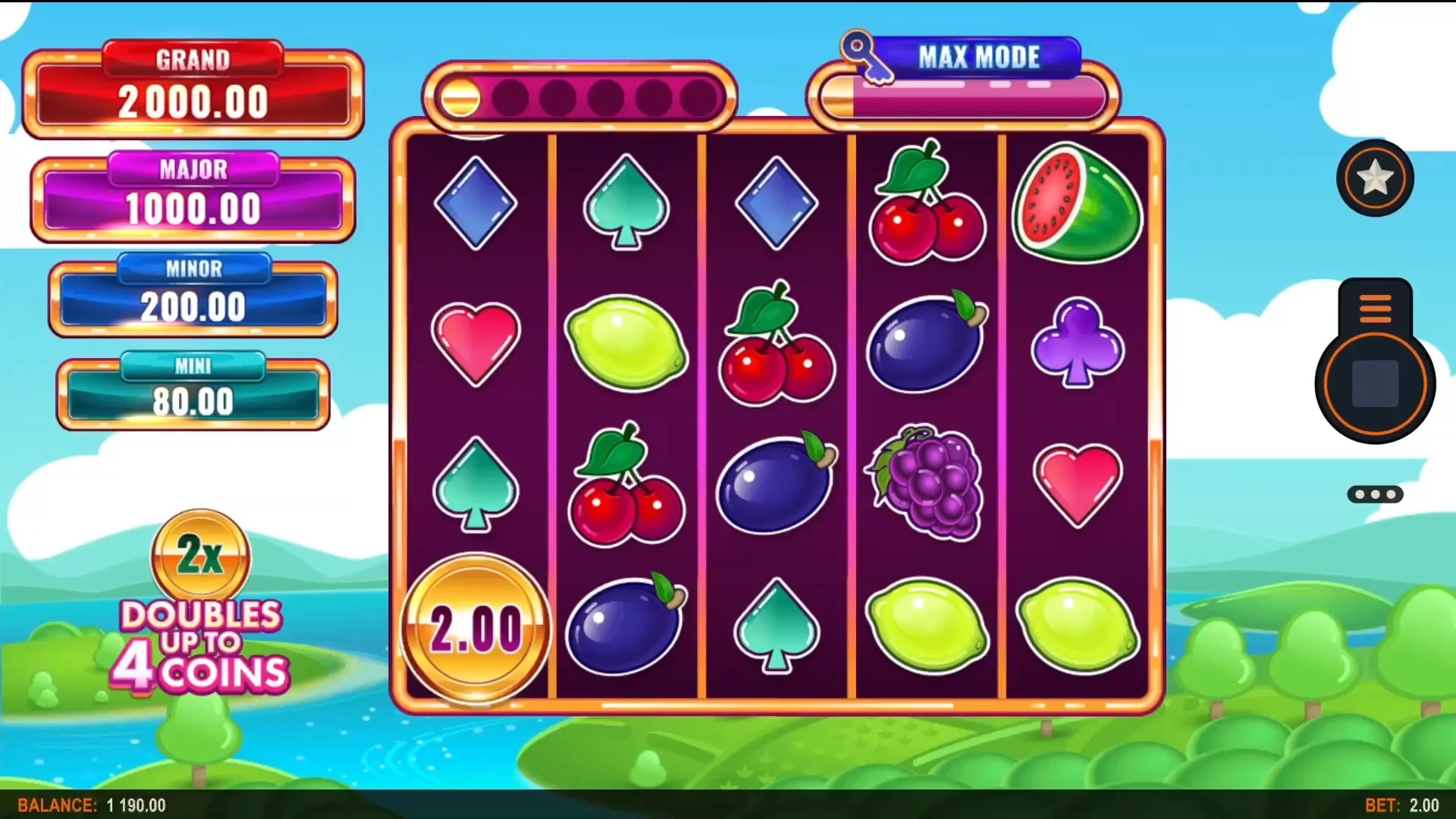This screenshot has height=819, width=1456.
Task: Click the round spin stop button
Action: point(1375,384)
